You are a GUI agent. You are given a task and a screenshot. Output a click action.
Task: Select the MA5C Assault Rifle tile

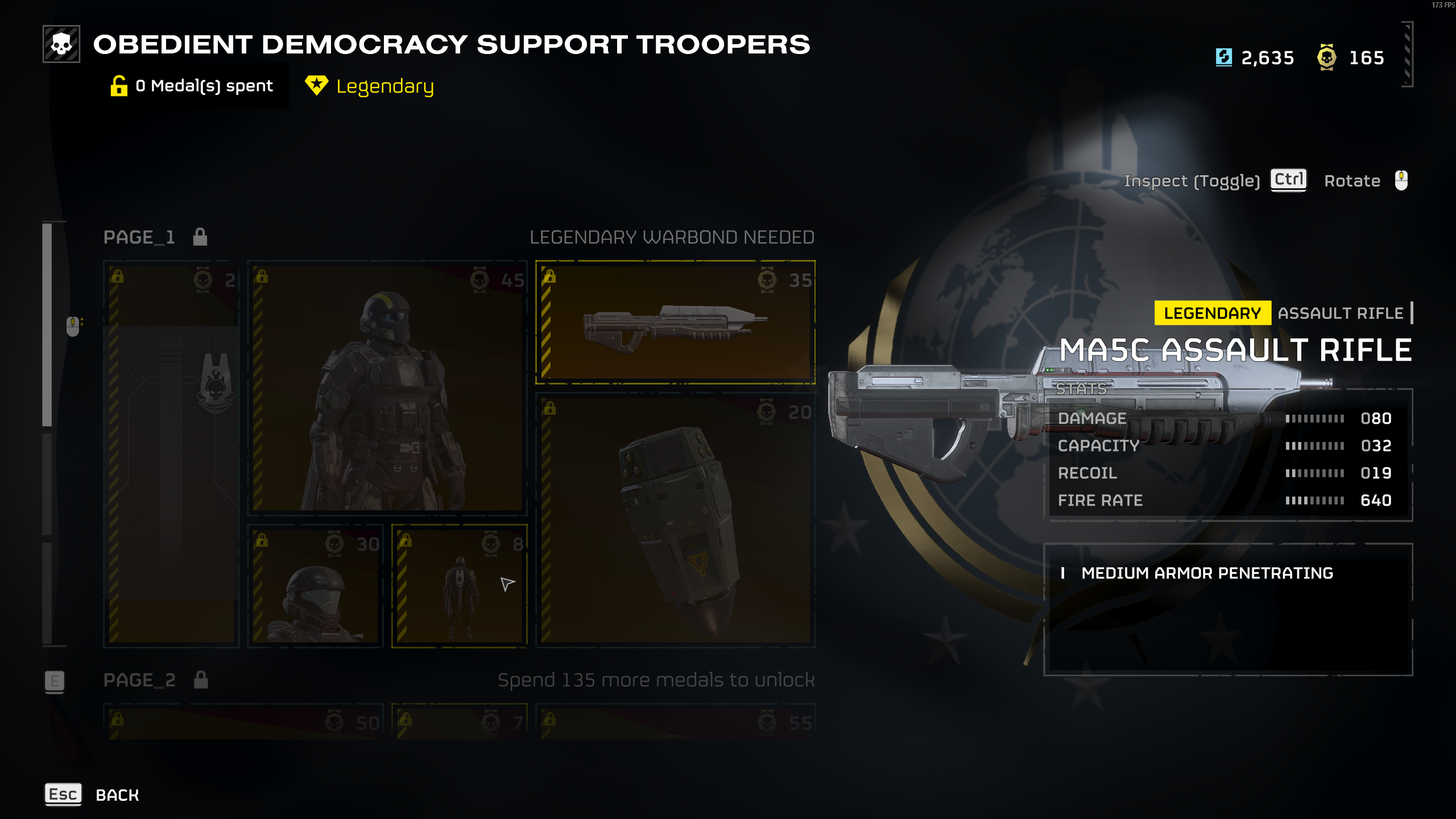(x=675, y=322)
